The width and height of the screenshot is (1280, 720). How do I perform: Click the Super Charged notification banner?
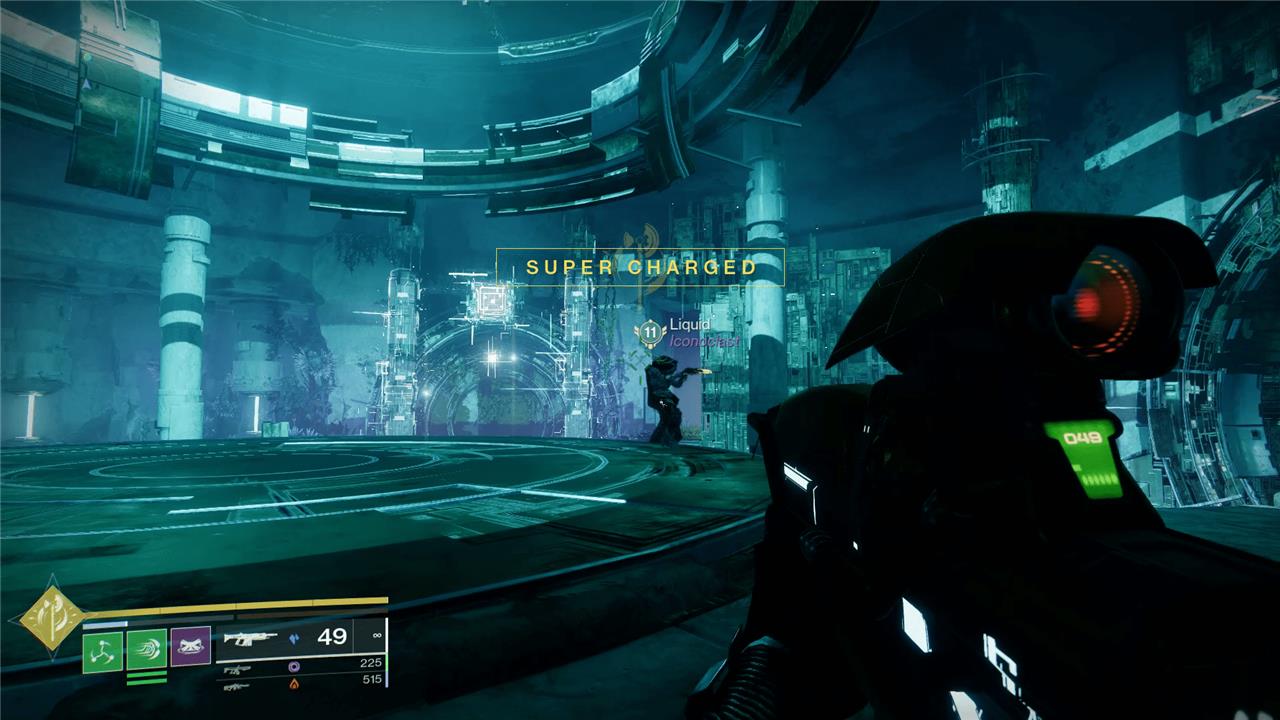pyautogui.click(x=640, y=267)
